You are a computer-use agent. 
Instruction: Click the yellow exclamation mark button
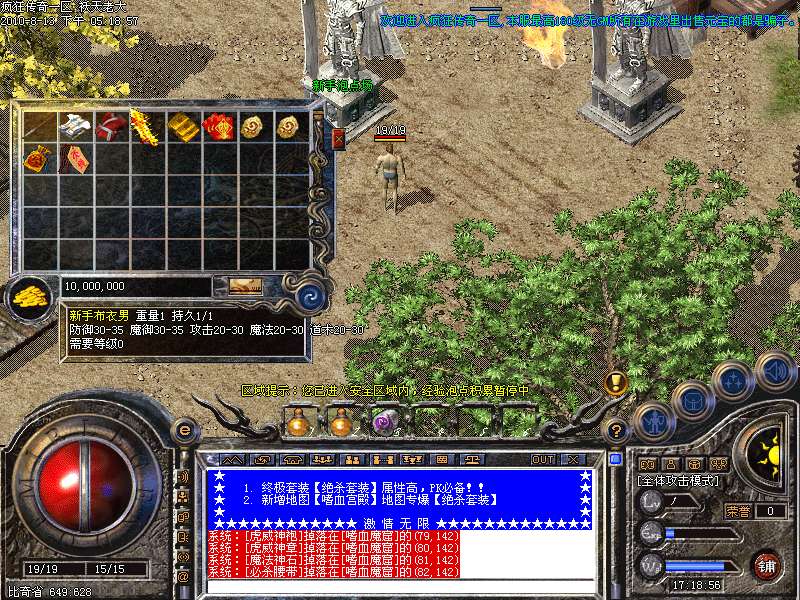[x=617, y=383]
